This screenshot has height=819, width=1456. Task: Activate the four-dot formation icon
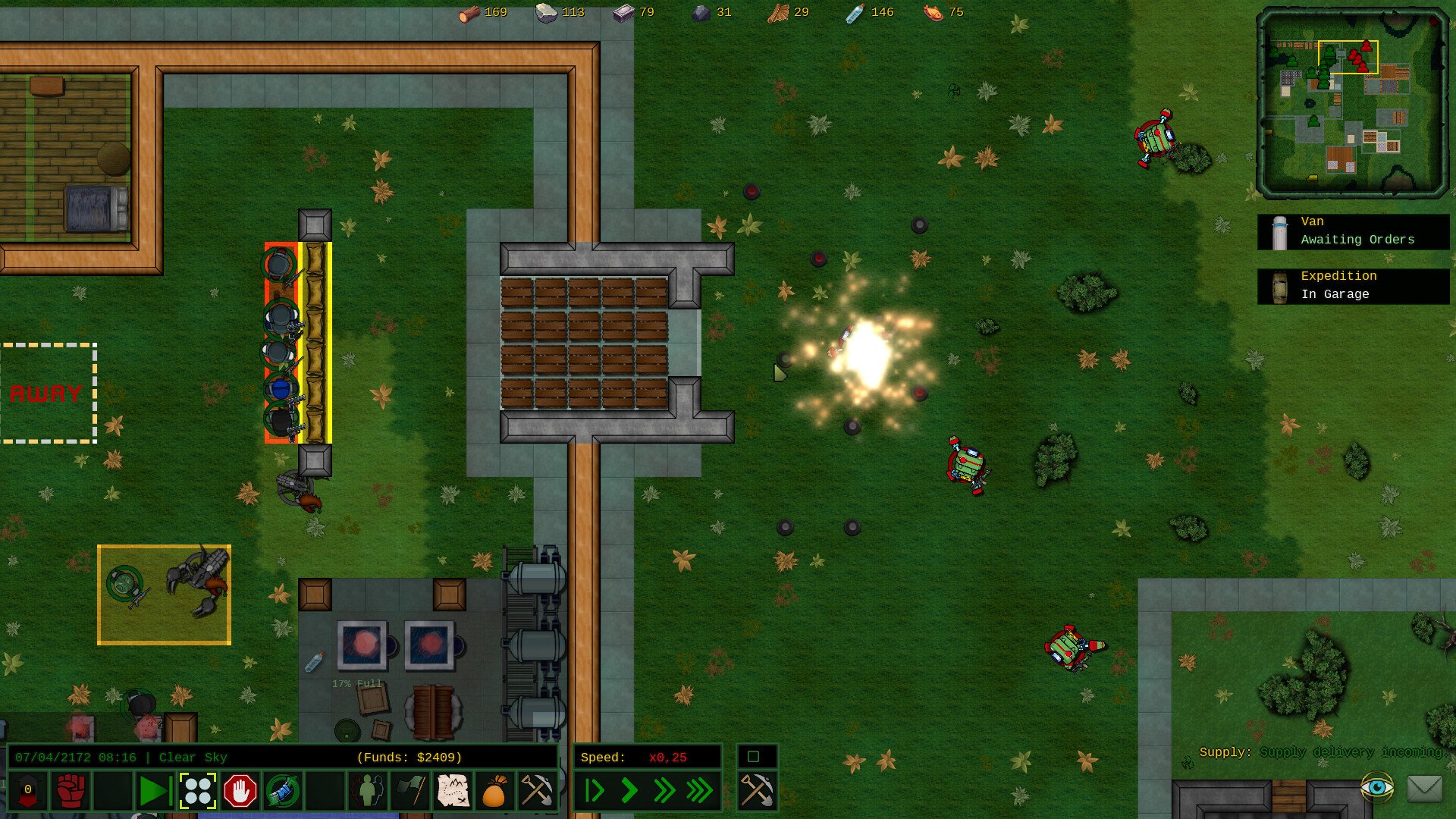pyautogui.click(x=198, y=791)
